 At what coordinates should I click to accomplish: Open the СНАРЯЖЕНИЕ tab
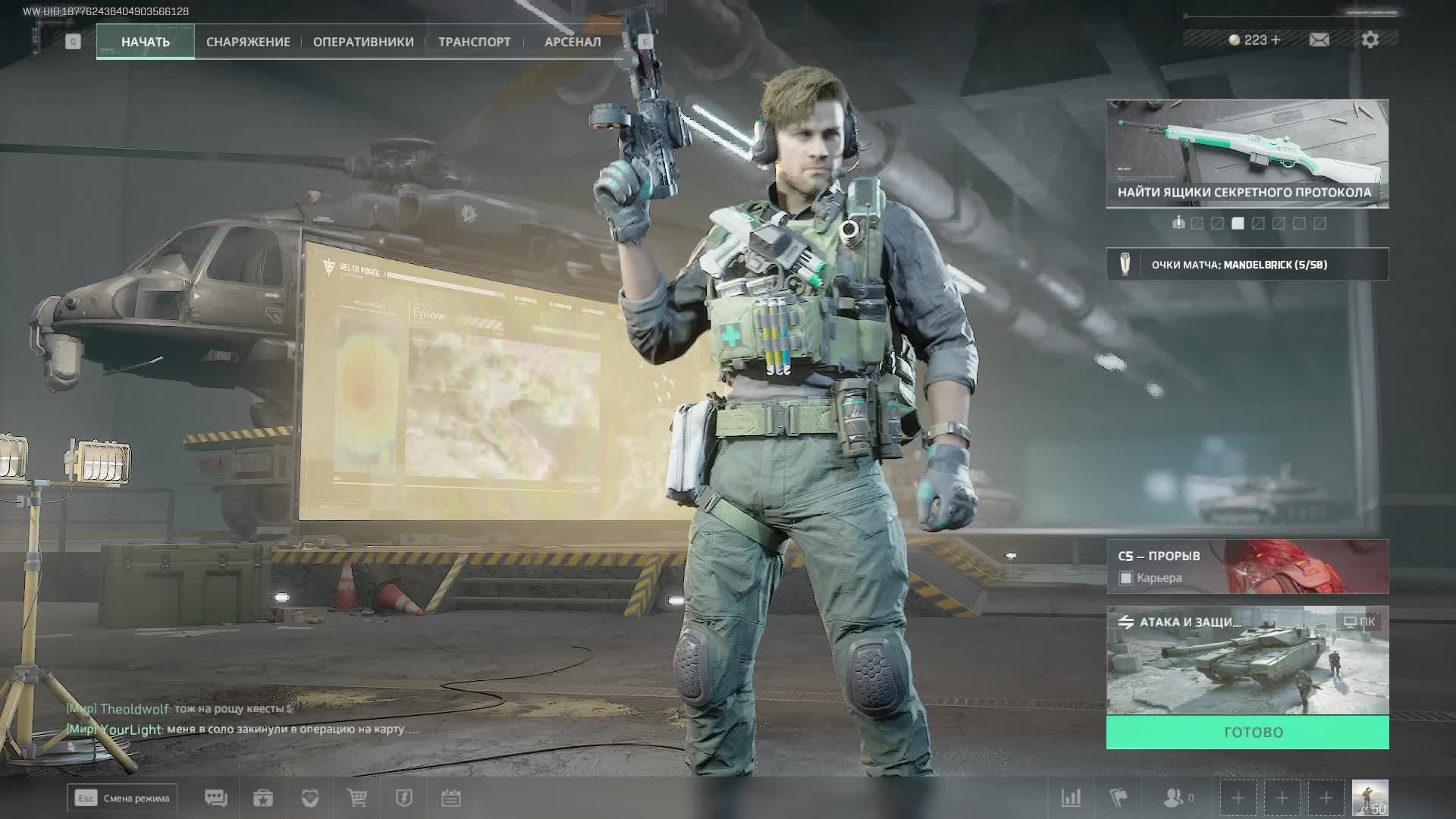248,42
